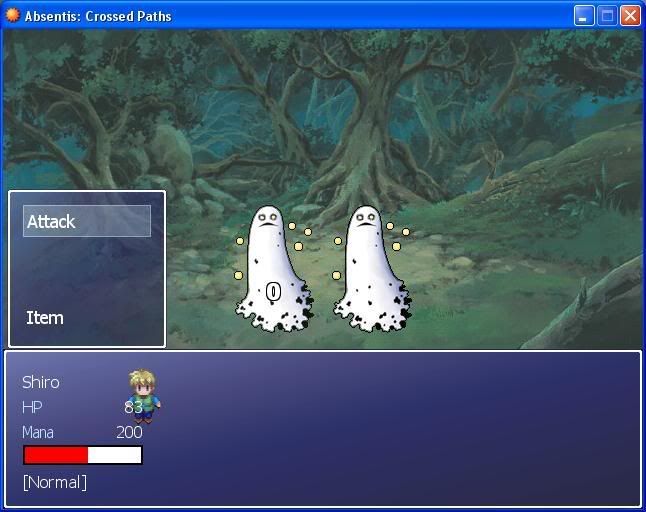646x512 pixels.
Task: Close the Absentis game window
Action: (x=630, y=16)
